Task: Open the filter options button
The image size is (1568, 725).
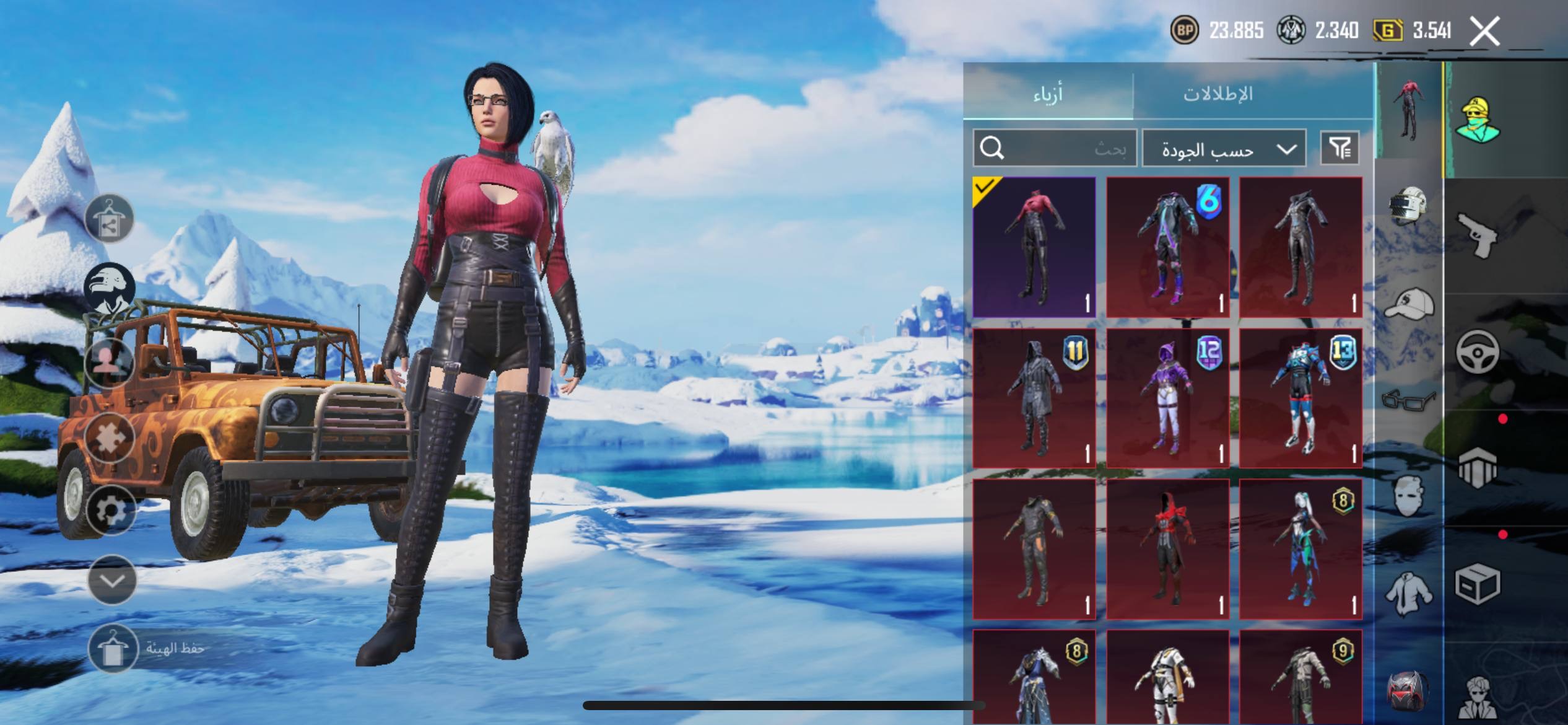Action: click(x=1339, y=148)
